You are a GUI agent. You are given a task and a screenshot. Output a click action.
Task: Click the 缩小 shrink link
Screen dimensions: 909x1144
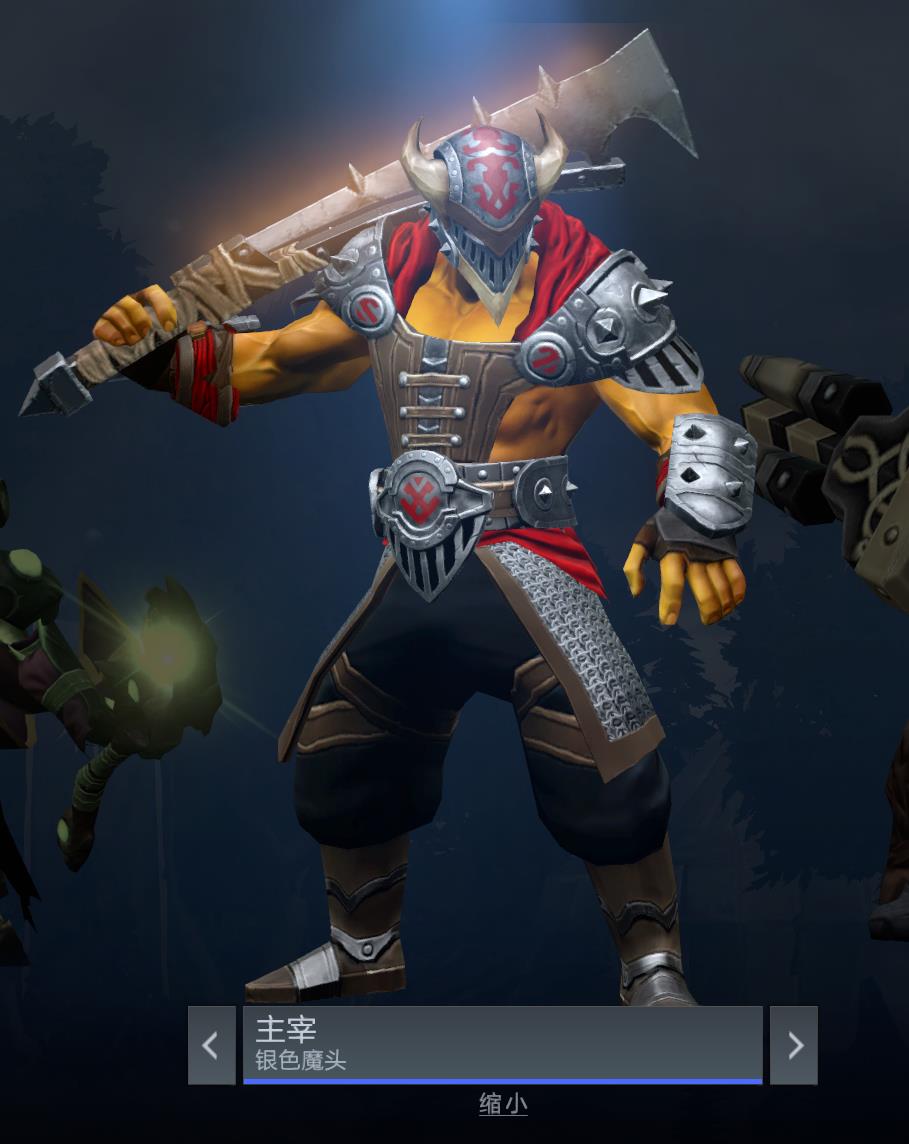(x=503, y=1104)
